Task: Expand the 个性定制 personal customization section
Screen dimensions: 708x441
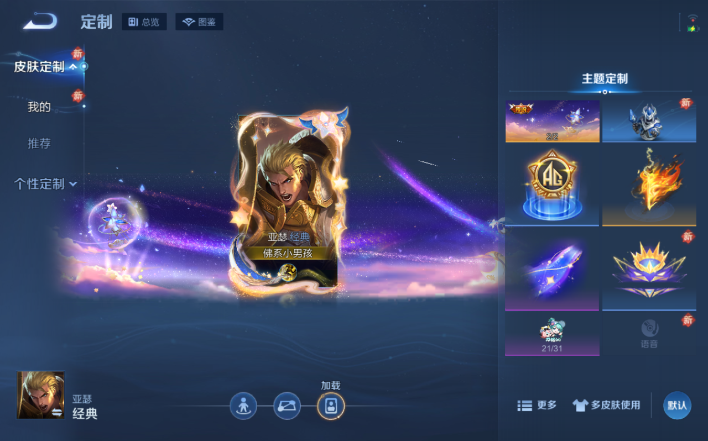Action: (x=45, y=184)
